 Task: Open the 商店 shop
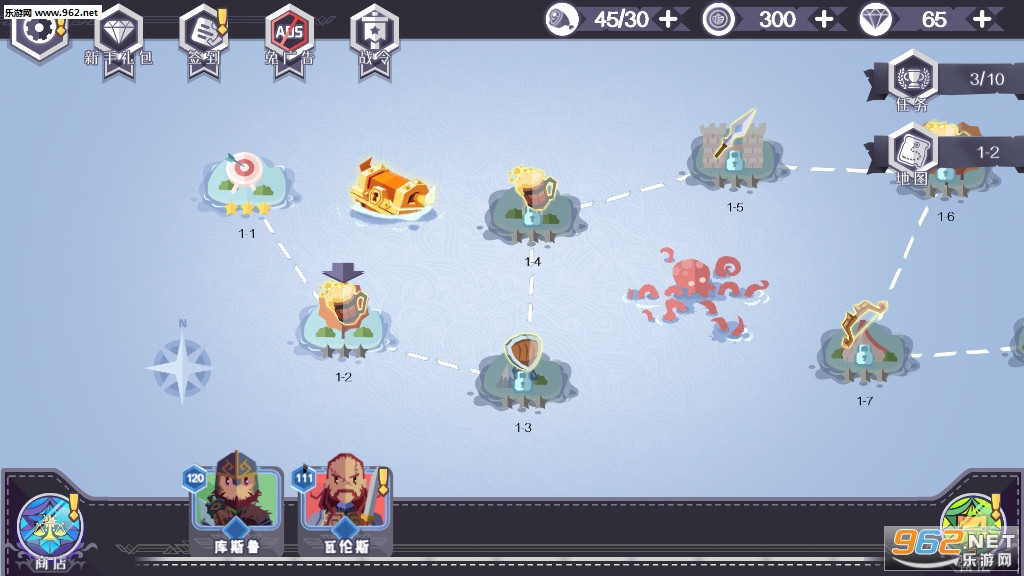click(x=45, y=525)
